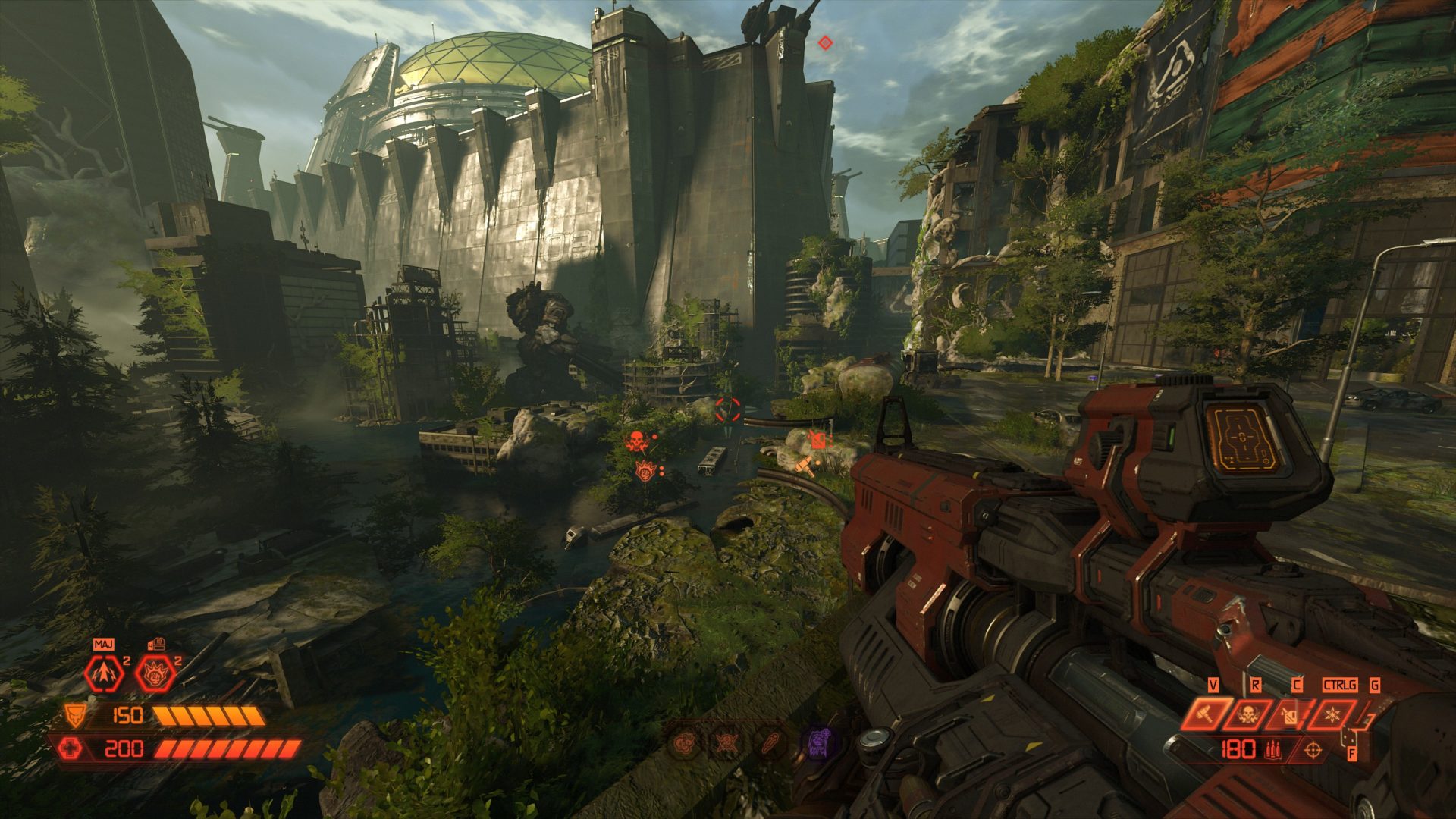Image resolution: width=1456 pixels, height=819 pixels.
Task: Trigger the flaming skull ability icon
Action: 1247,714
